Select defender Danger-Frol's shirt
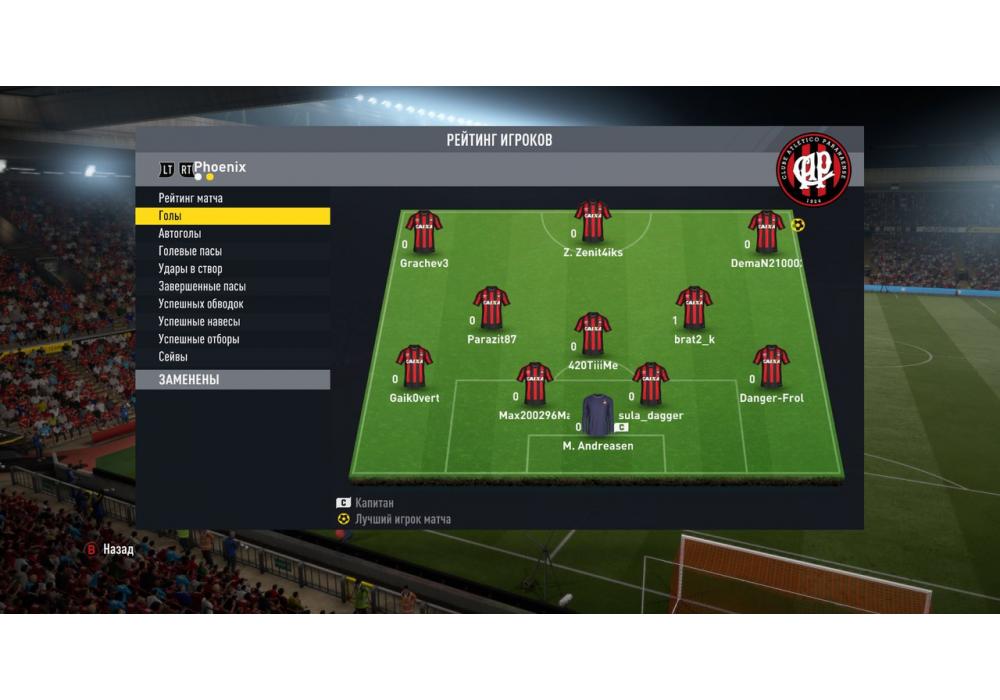 (x=771, y=367)
